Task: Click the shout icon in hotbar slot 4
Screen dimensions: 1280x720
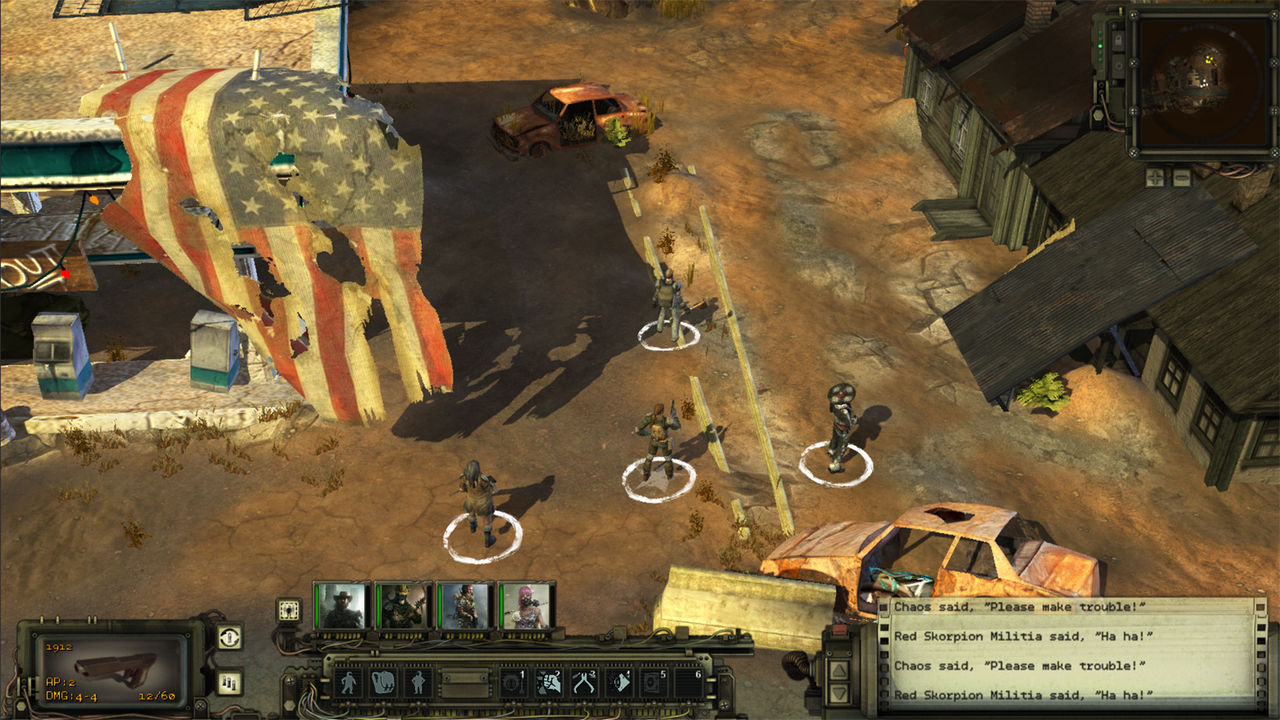Action: 620,682
